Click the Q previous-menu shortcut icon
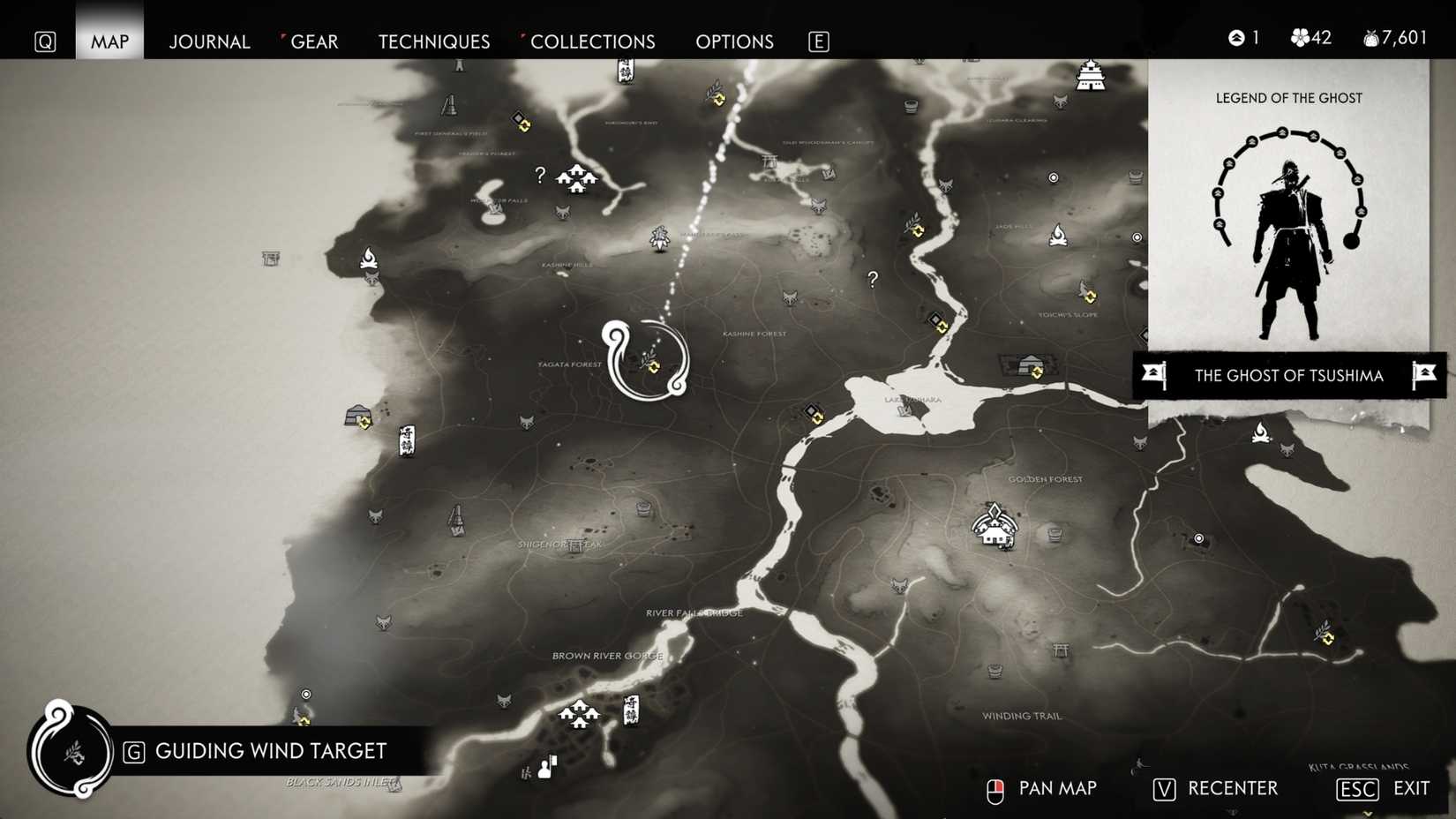 [x=45, y=41]
